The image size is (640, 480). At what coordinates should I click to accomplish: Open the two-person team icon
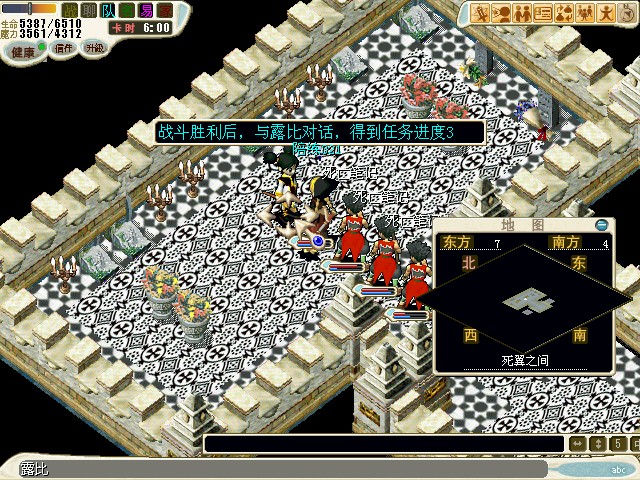522,13
